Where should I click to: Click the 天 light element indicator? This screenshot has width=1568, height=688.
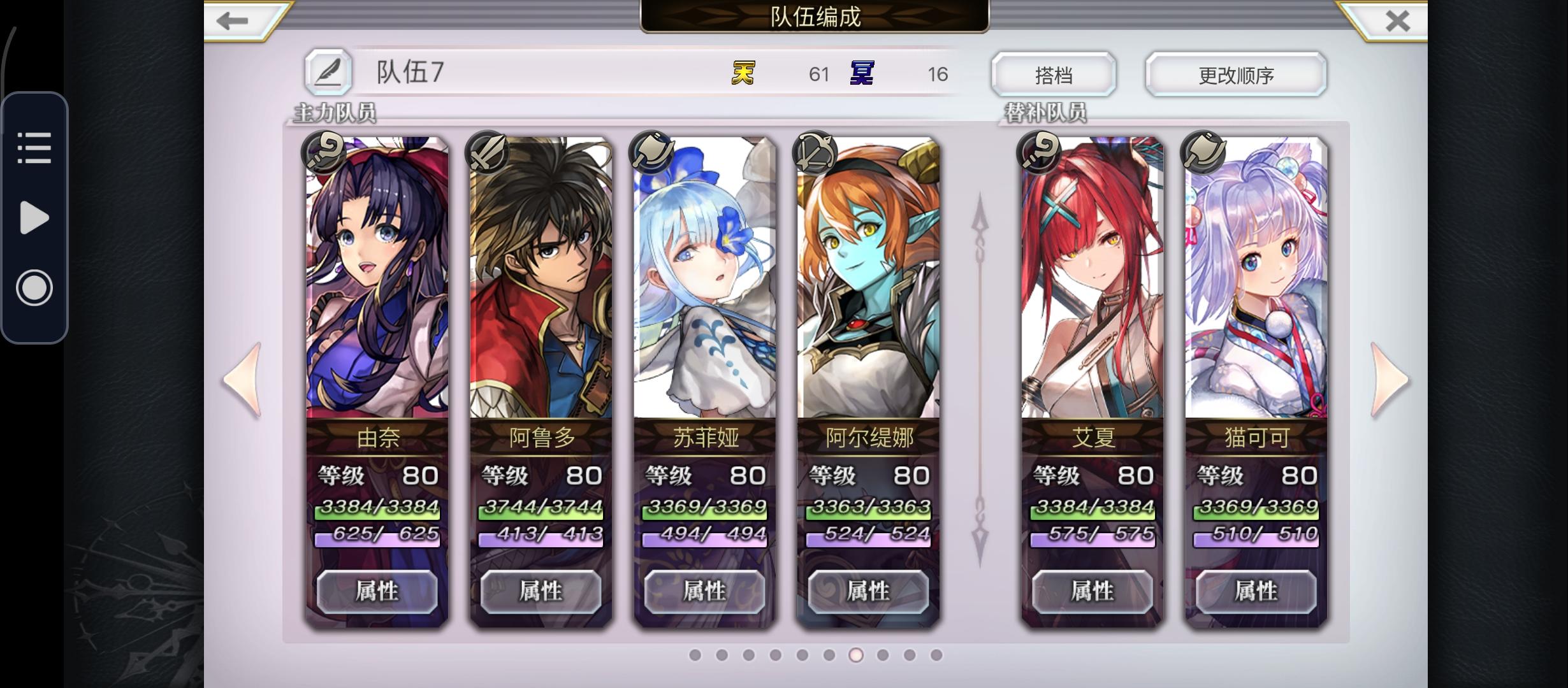click(x=743, y=73)
